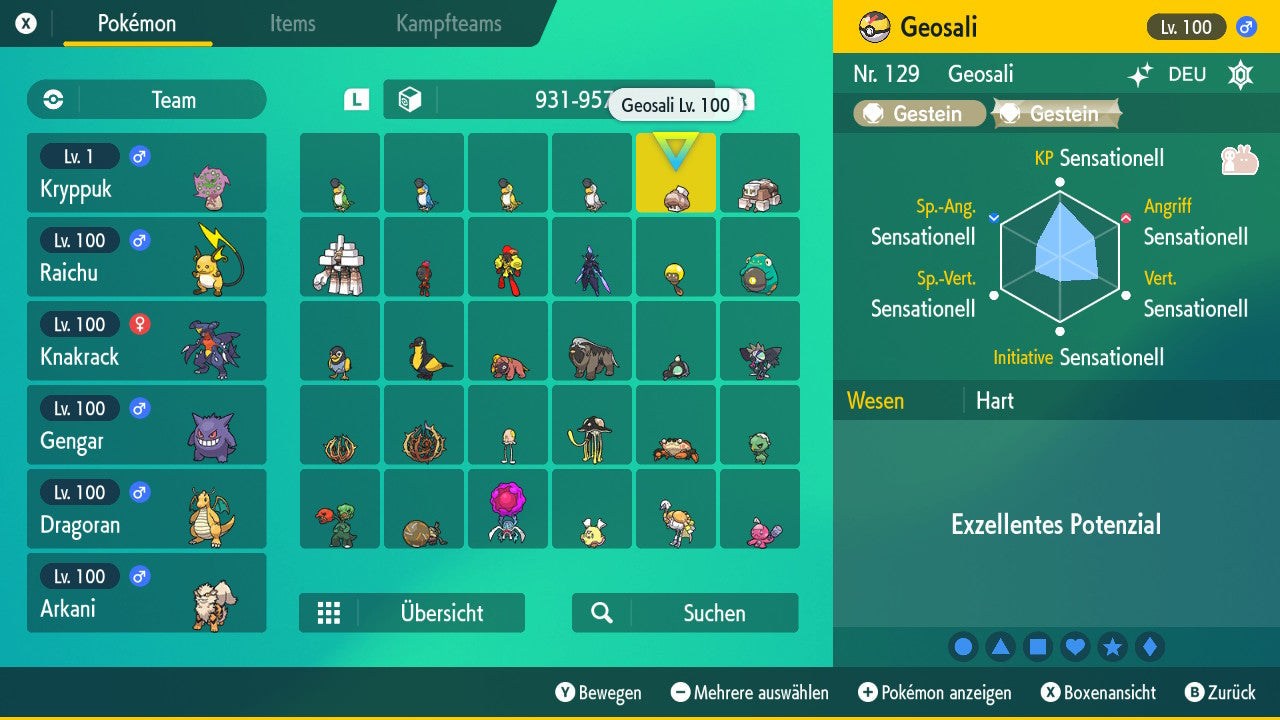Screen dimensions: 1280x720
Task: Click the Gestein Tera type crystal badge
Action: click(x=1057, y=111)
